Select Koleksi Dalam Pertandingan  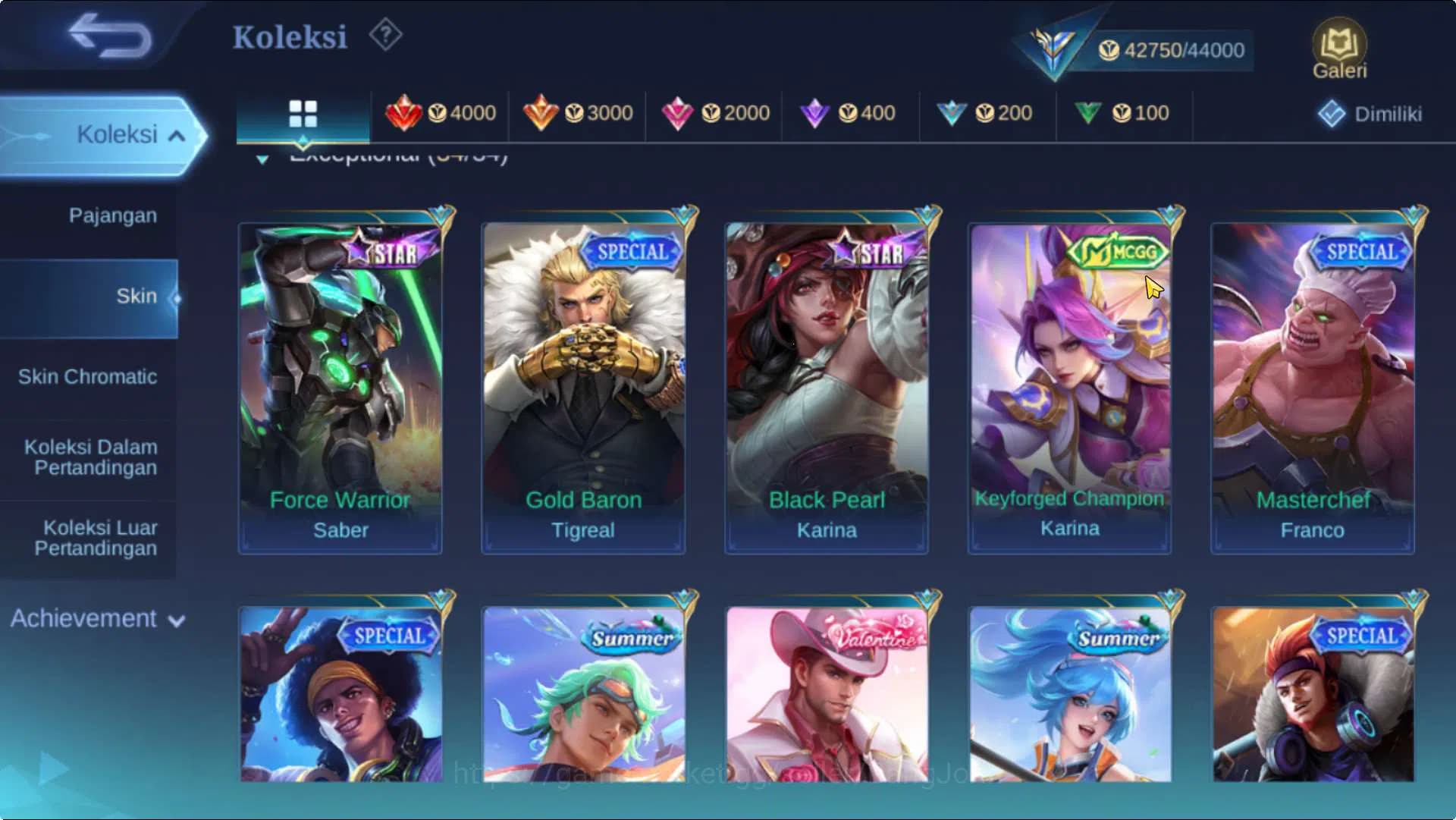tap(91, 457)
